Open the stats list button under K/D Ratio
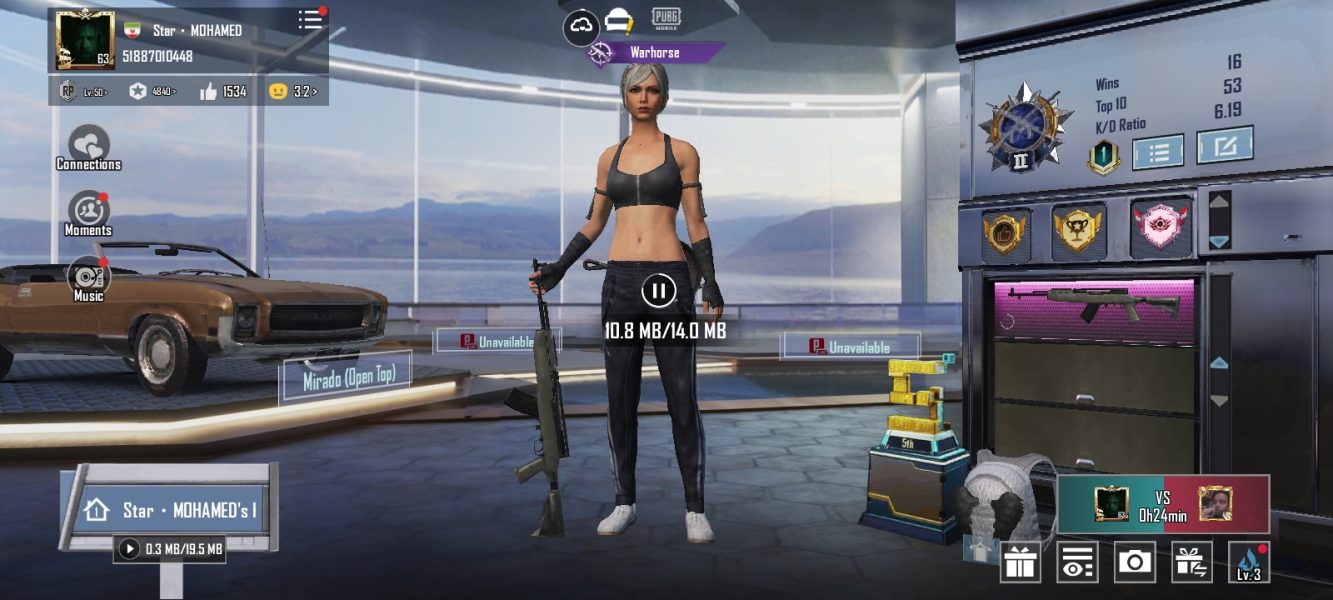 tap(1158, 151)
